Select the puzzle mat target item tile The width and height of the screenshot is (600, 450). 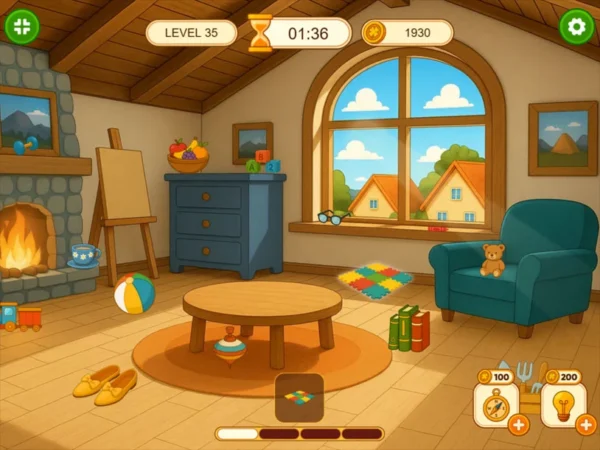point(299,397)
